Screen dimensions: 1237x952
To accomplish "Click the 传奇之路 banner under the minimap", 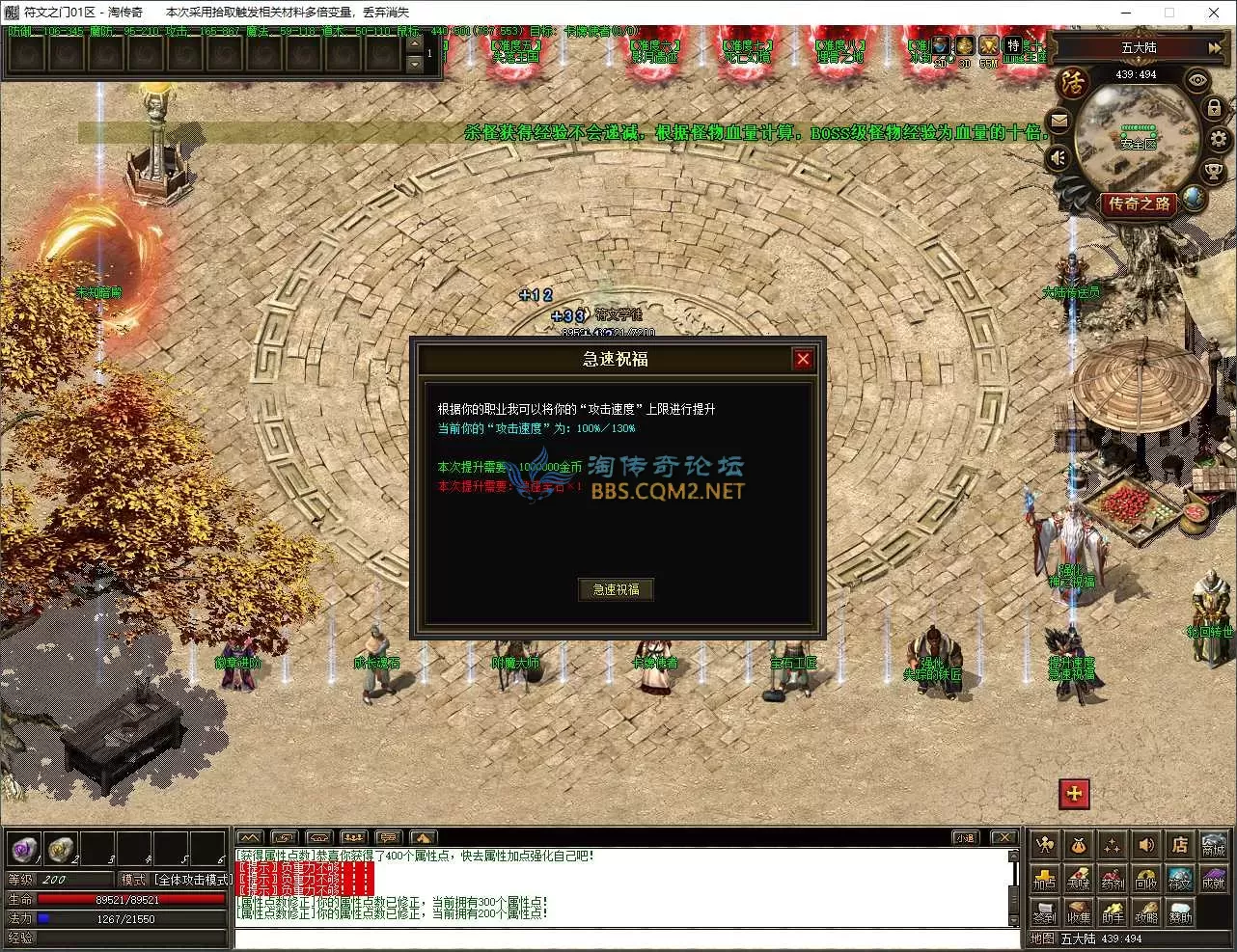I will (x=1140, y=203).
